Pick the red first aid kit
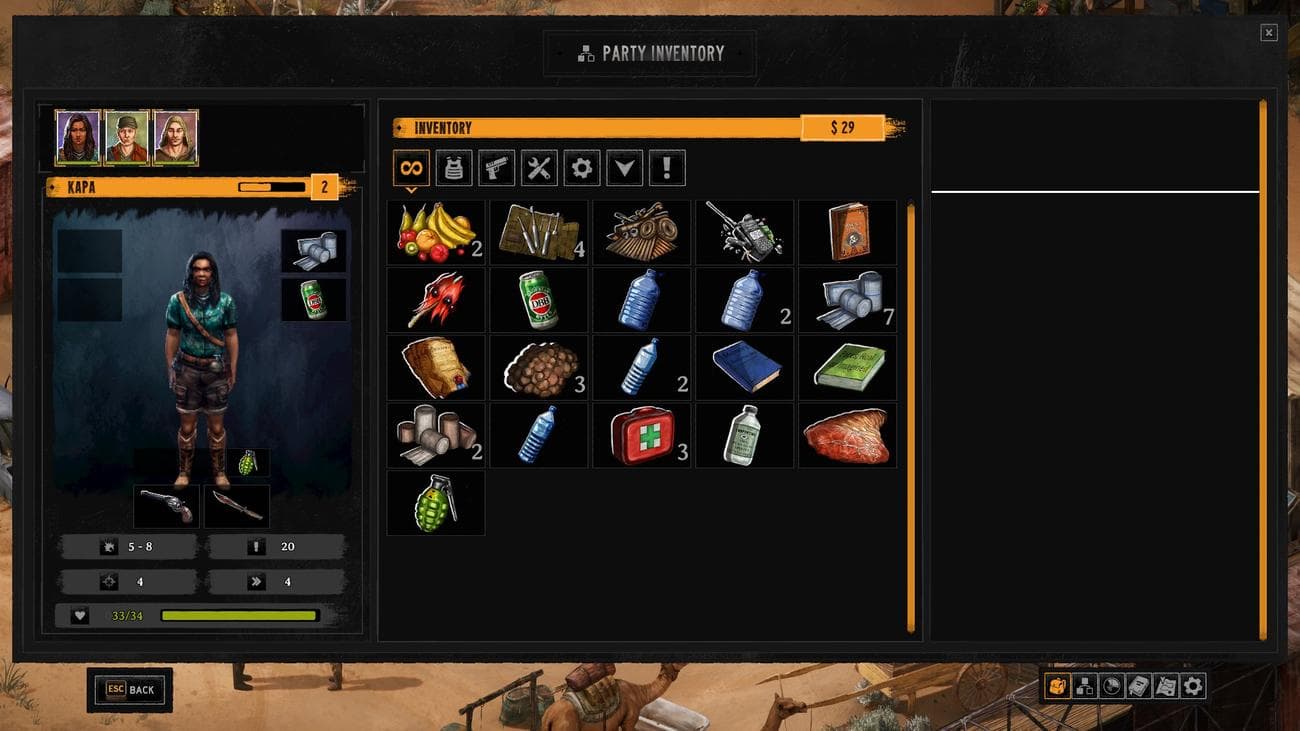 click(x=642, y=436)
